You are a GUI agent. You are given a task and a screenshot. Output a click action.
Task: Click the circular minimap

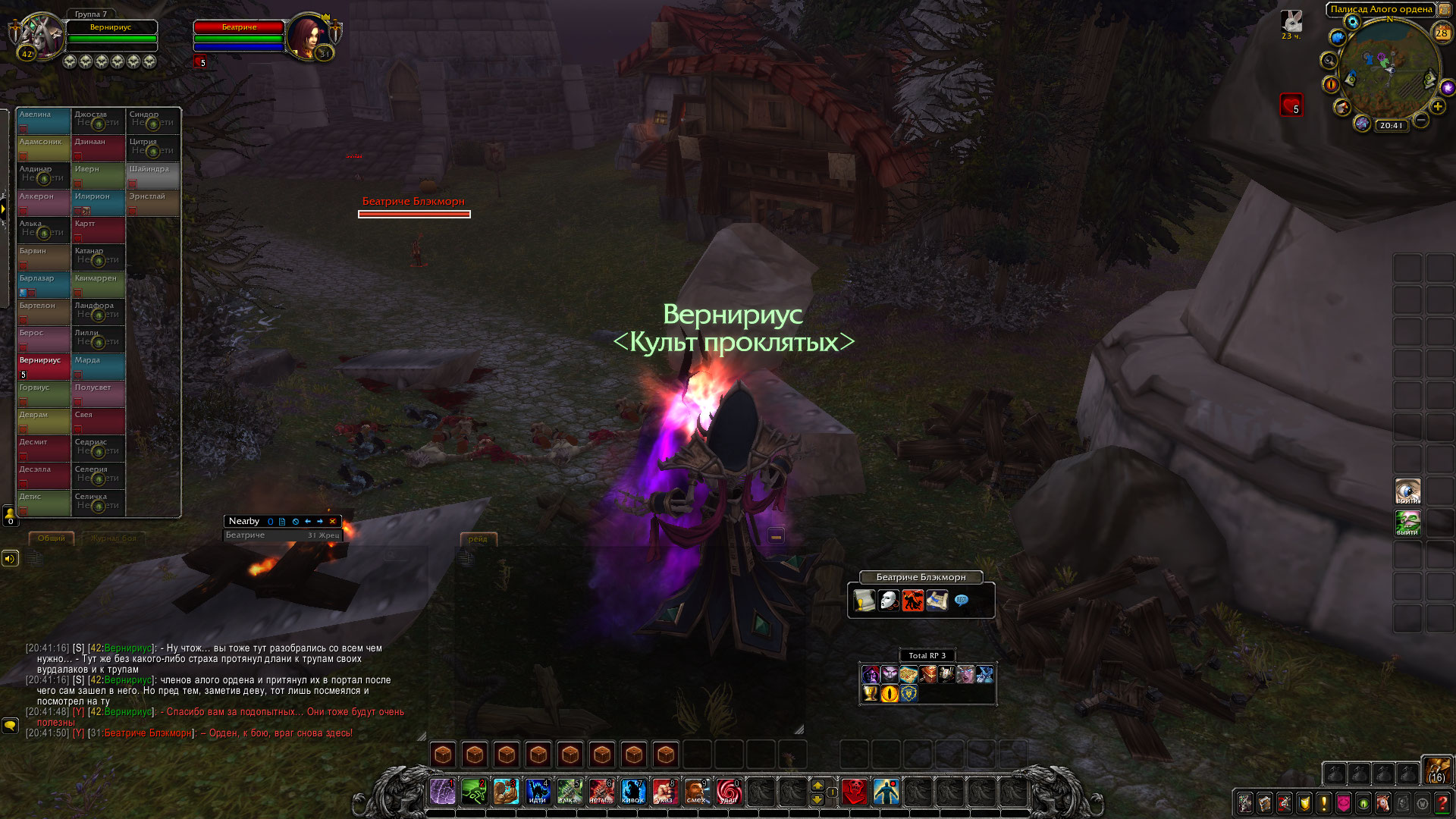(x=1389, y=70)
